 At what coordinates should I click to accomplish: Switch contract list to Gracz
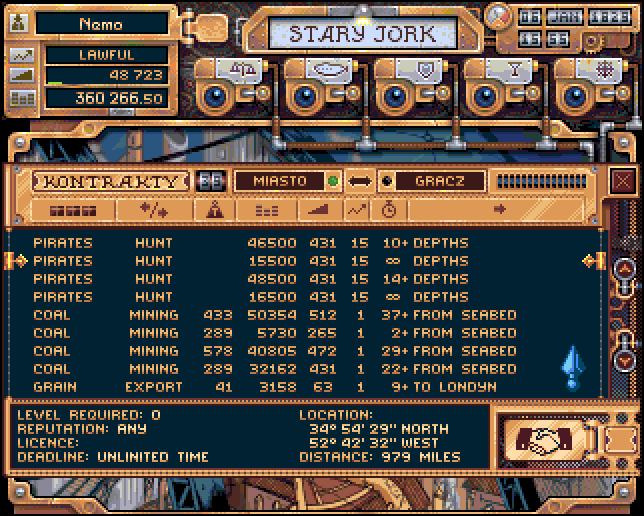click(x=436, y=182)
